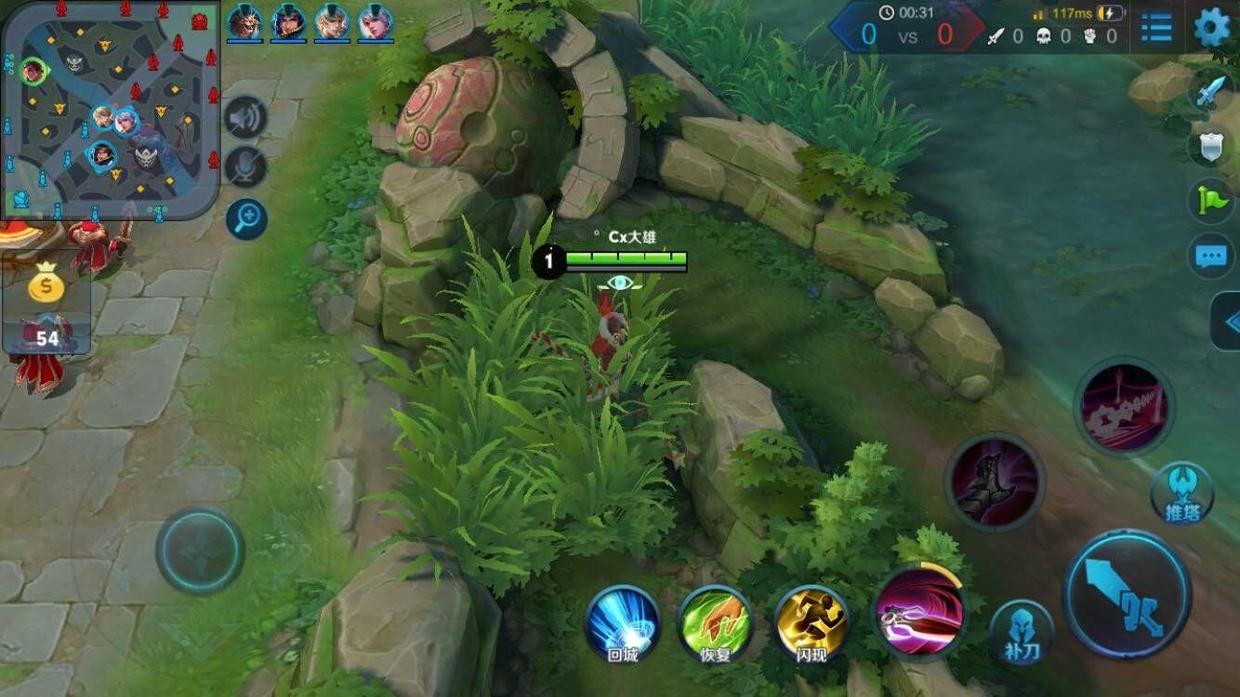Use the 恢复 restore spell

(x=715, y=624)
